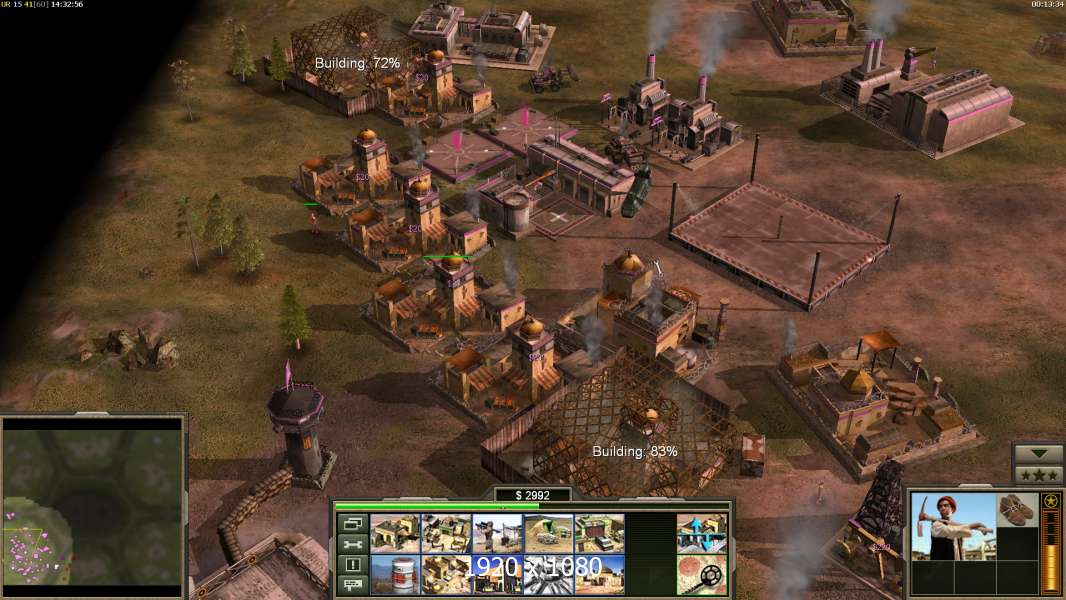The height and width of the screenshot is (600, 1066).
Task: Click the overlapping windows button on command bar
Action: 352,523
